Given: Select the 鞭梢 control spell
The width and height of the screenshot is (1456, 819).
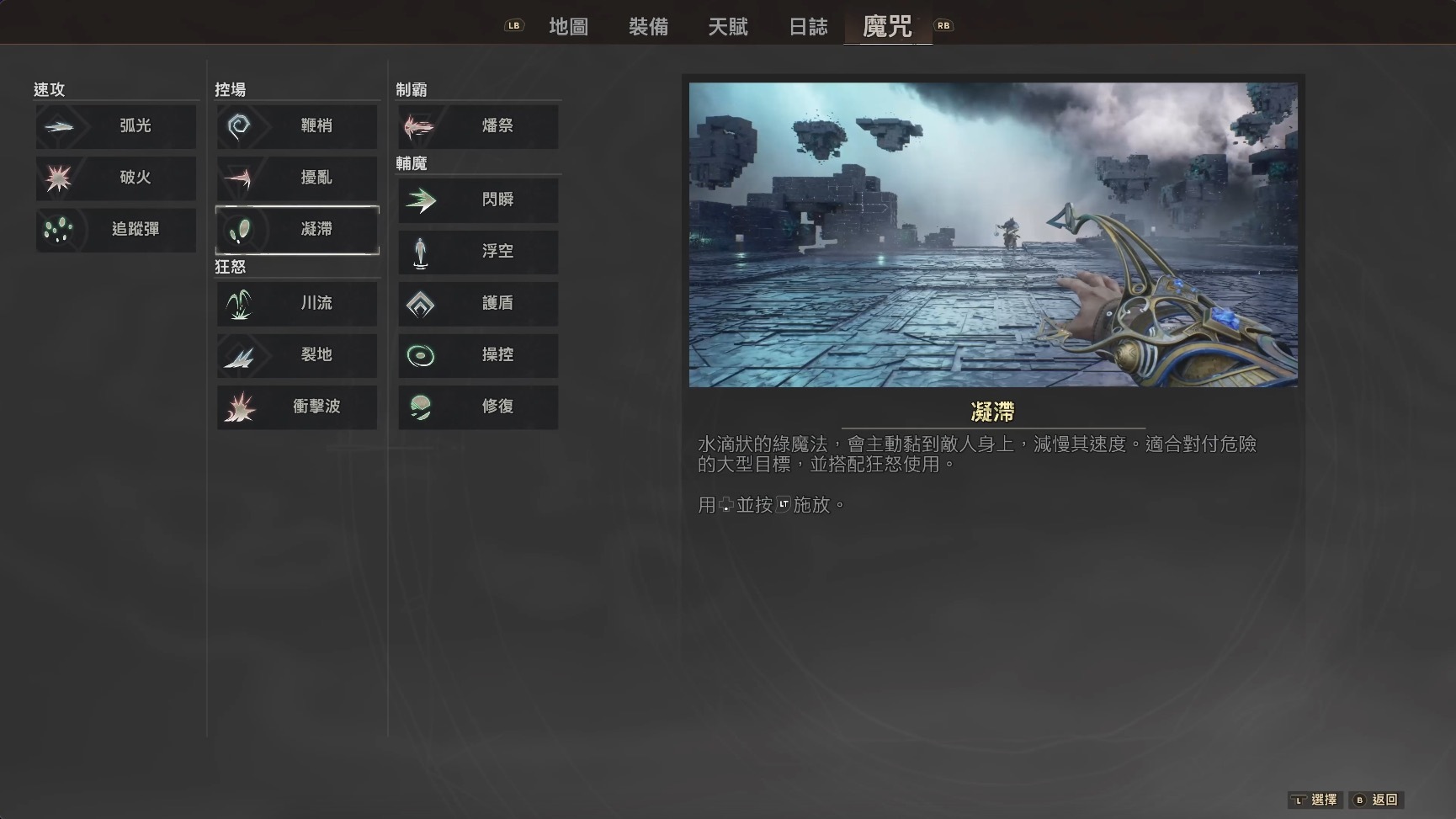Looking at the screenshot, I should point(296,126).
